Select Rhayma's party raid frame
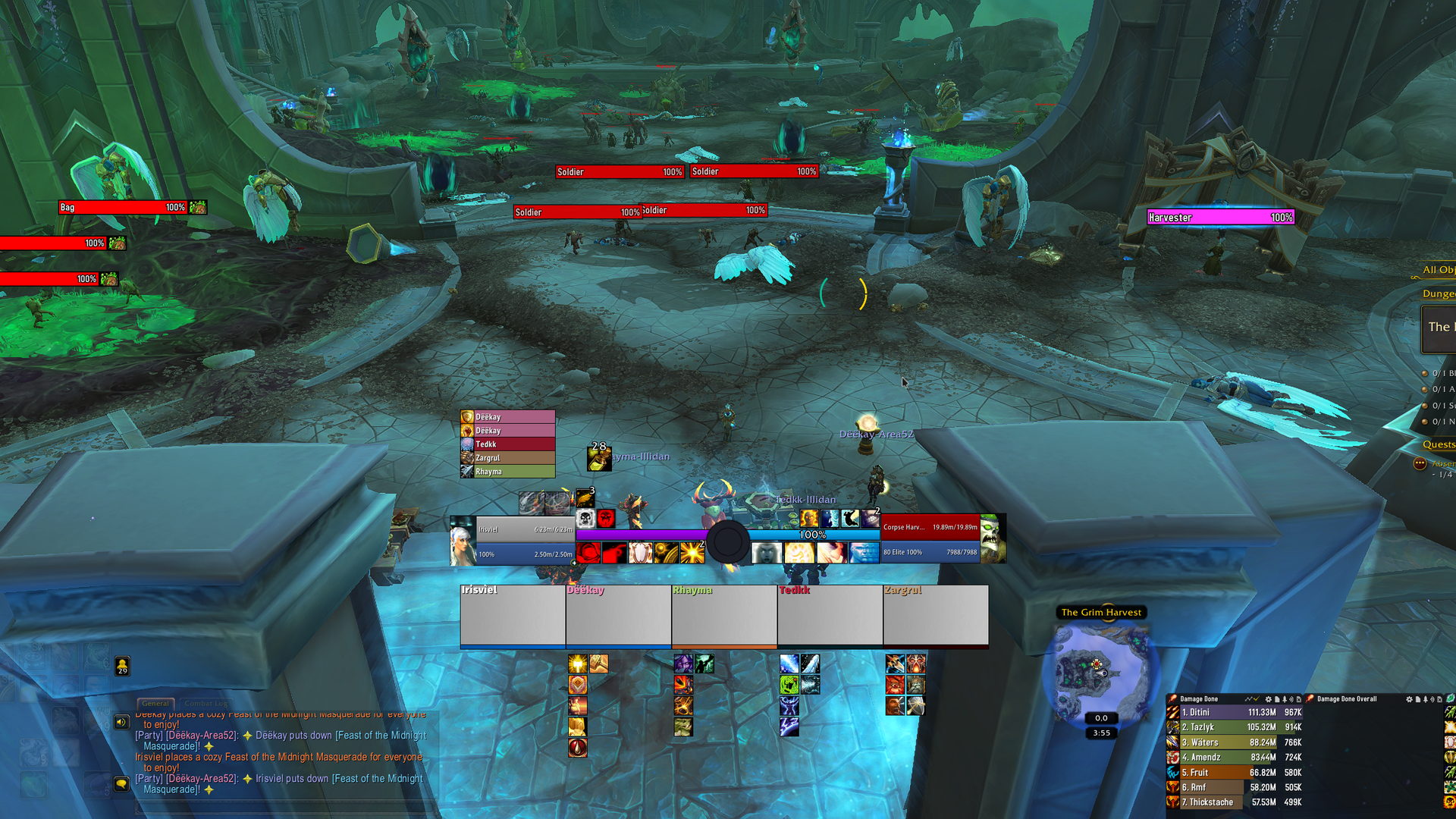Screen dimensions: 1456x819 pyautogui.click(x=724, y=616)
